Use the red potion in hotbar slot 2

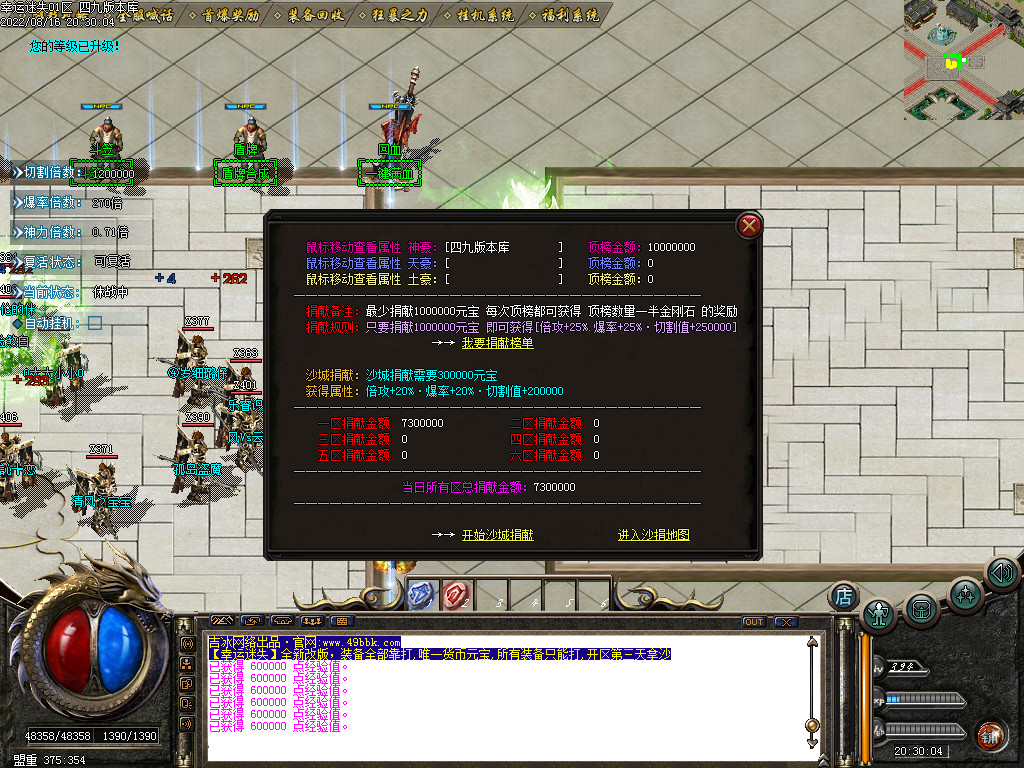click(457, 596)
